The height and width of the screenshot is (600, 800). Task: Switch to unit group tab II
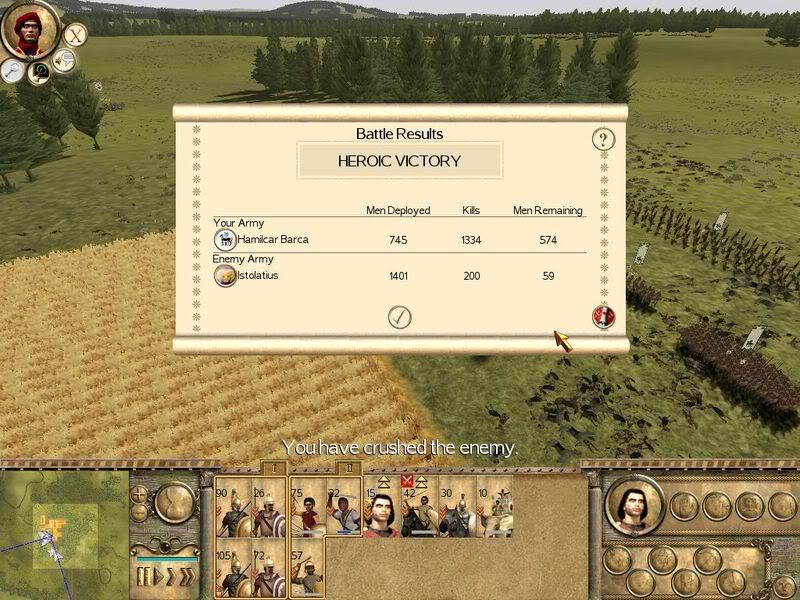pyautogui.click(x=347, y=467)
